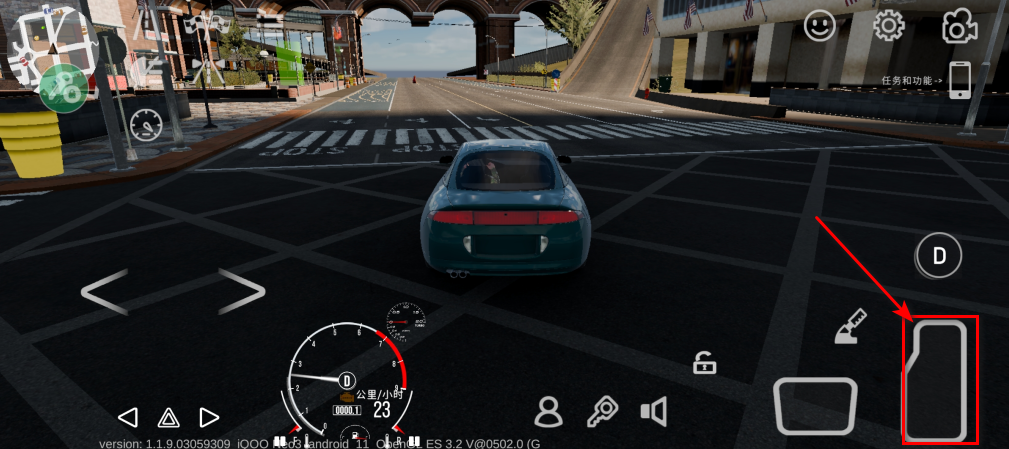
Task: Tap the green key and lock button
Action: pyautogui.click(x=65, y=88)
